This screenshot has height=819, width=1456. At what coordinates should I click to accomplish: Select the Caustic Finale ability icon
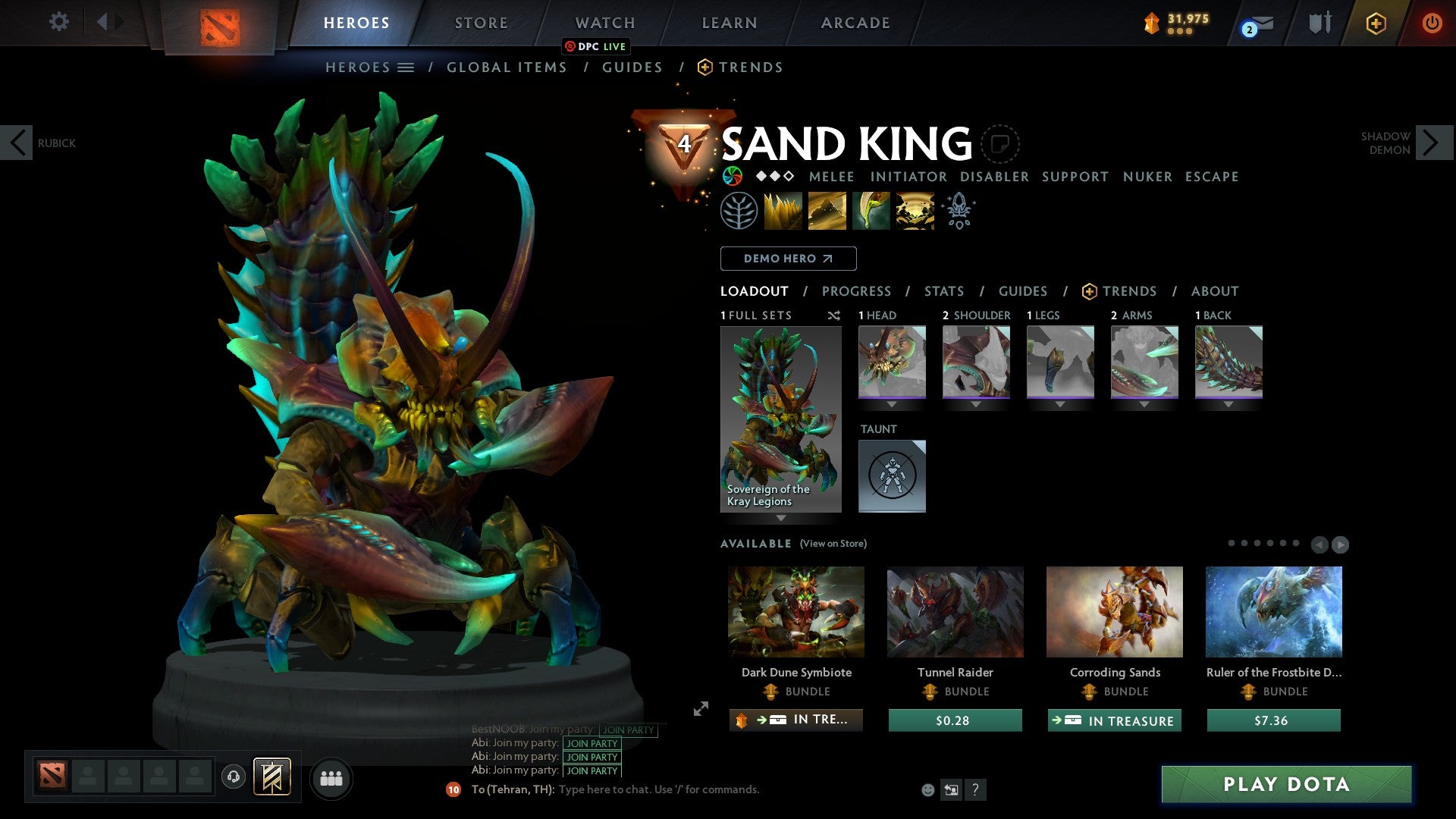pyautogui.click(x=870, y=210)
